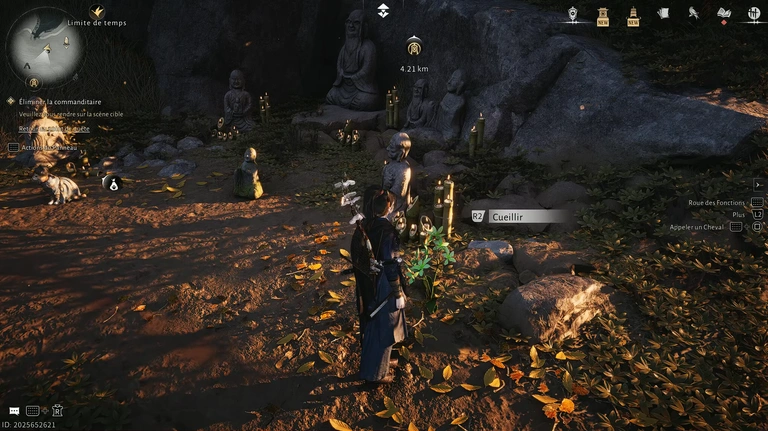Open the stacked papers icon

[x=663, y=13]
